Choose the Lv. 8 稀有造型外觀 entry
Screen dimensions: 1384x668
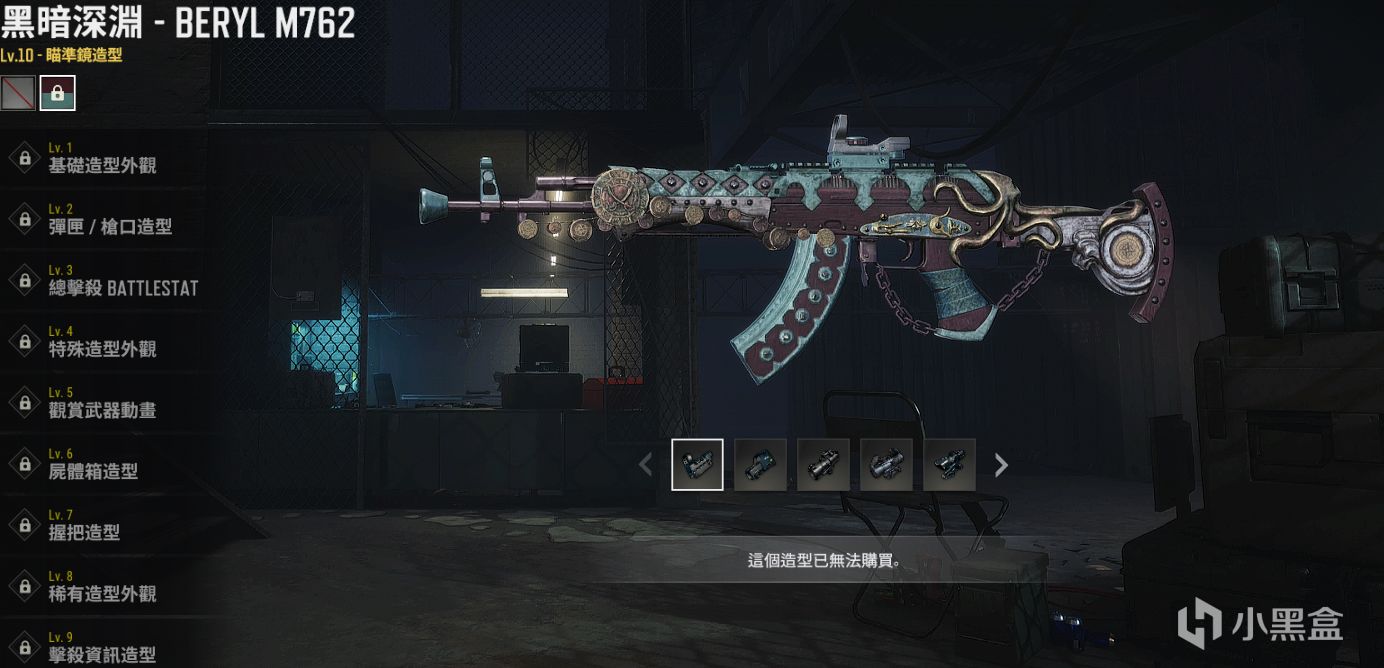click(x=102, y=587)
